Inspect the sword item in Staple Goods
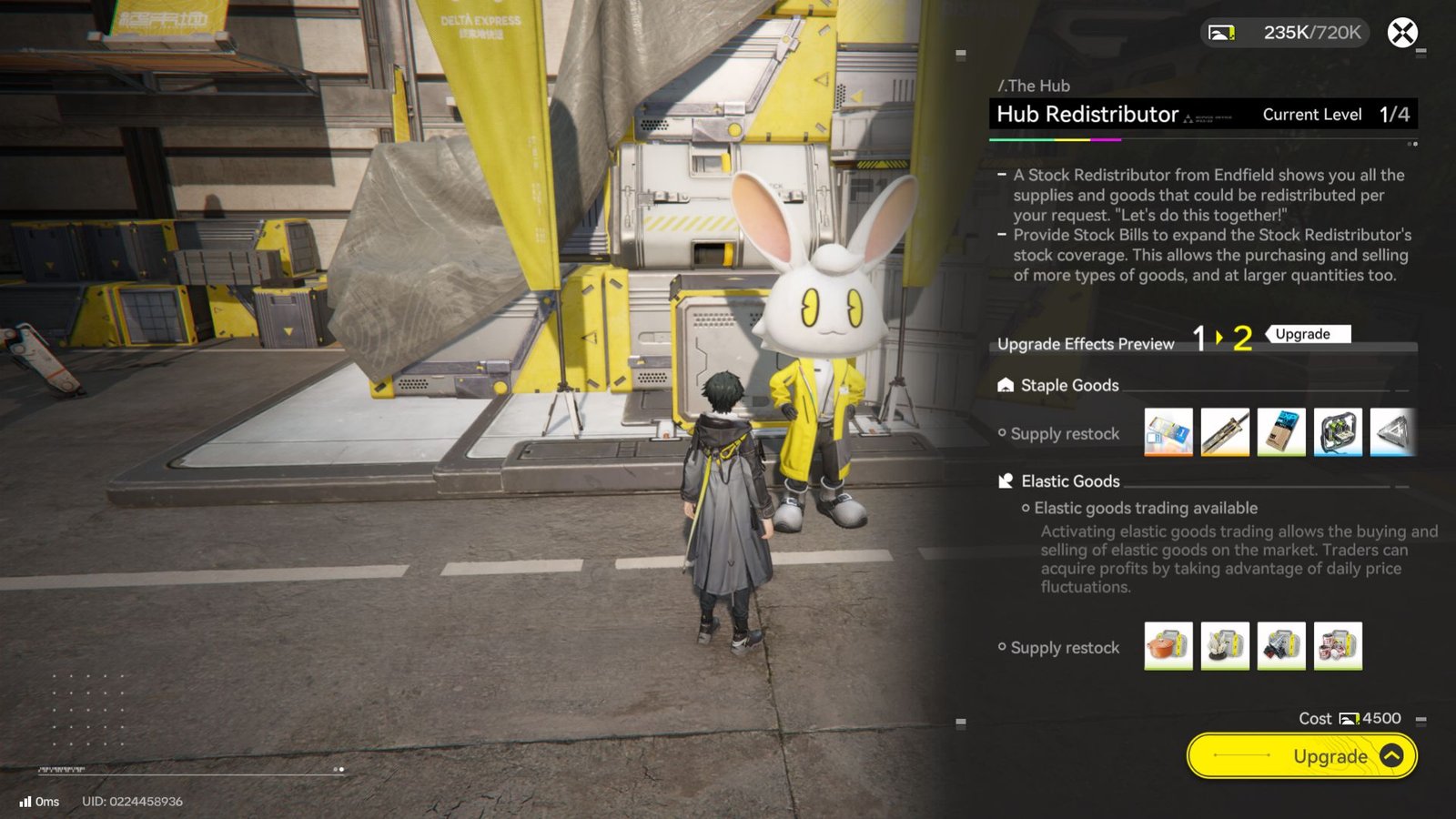 pos(1225,432)
